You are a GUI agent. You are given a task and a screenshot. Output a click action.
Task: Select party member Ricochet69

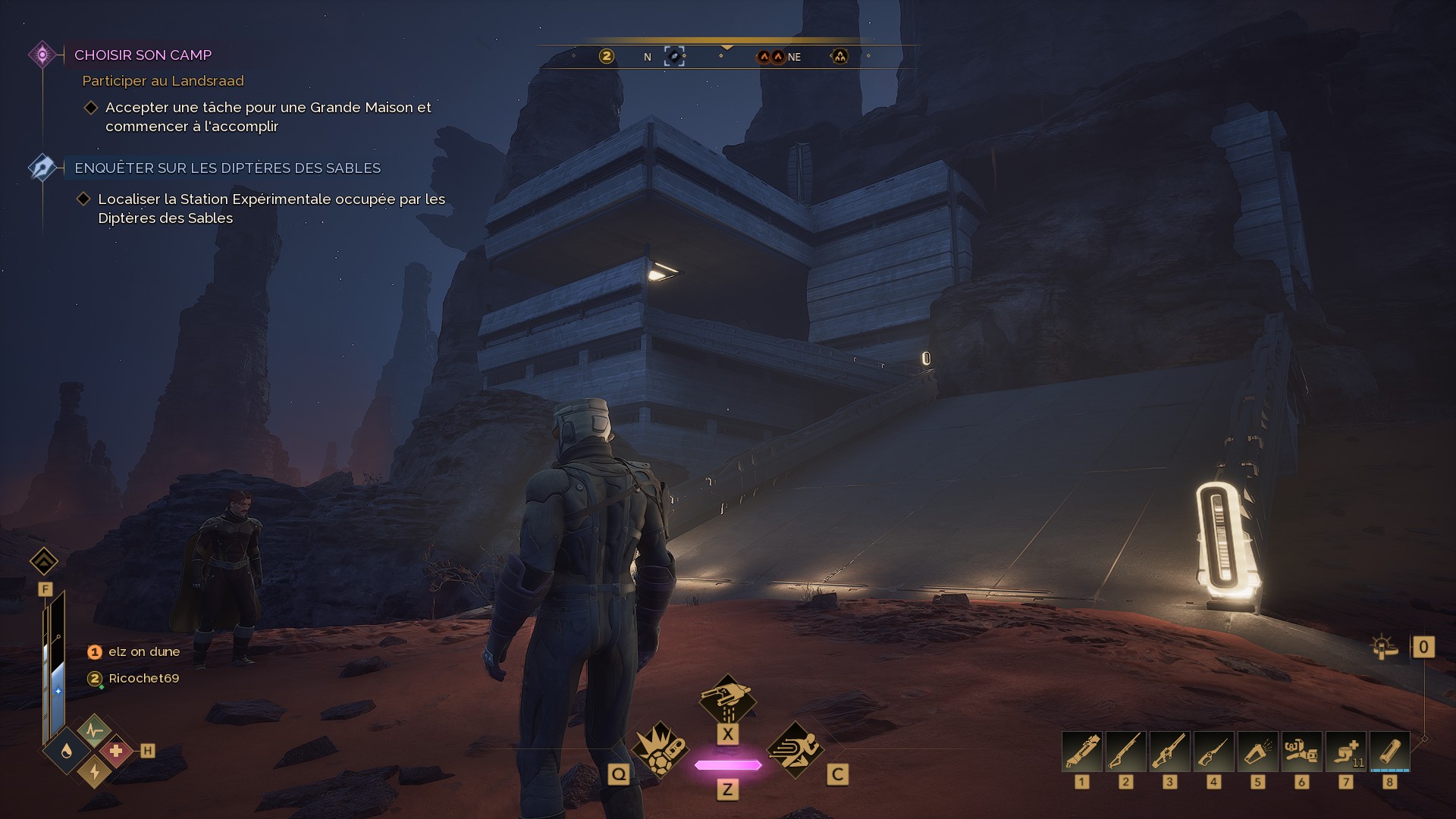click(143, 678)
